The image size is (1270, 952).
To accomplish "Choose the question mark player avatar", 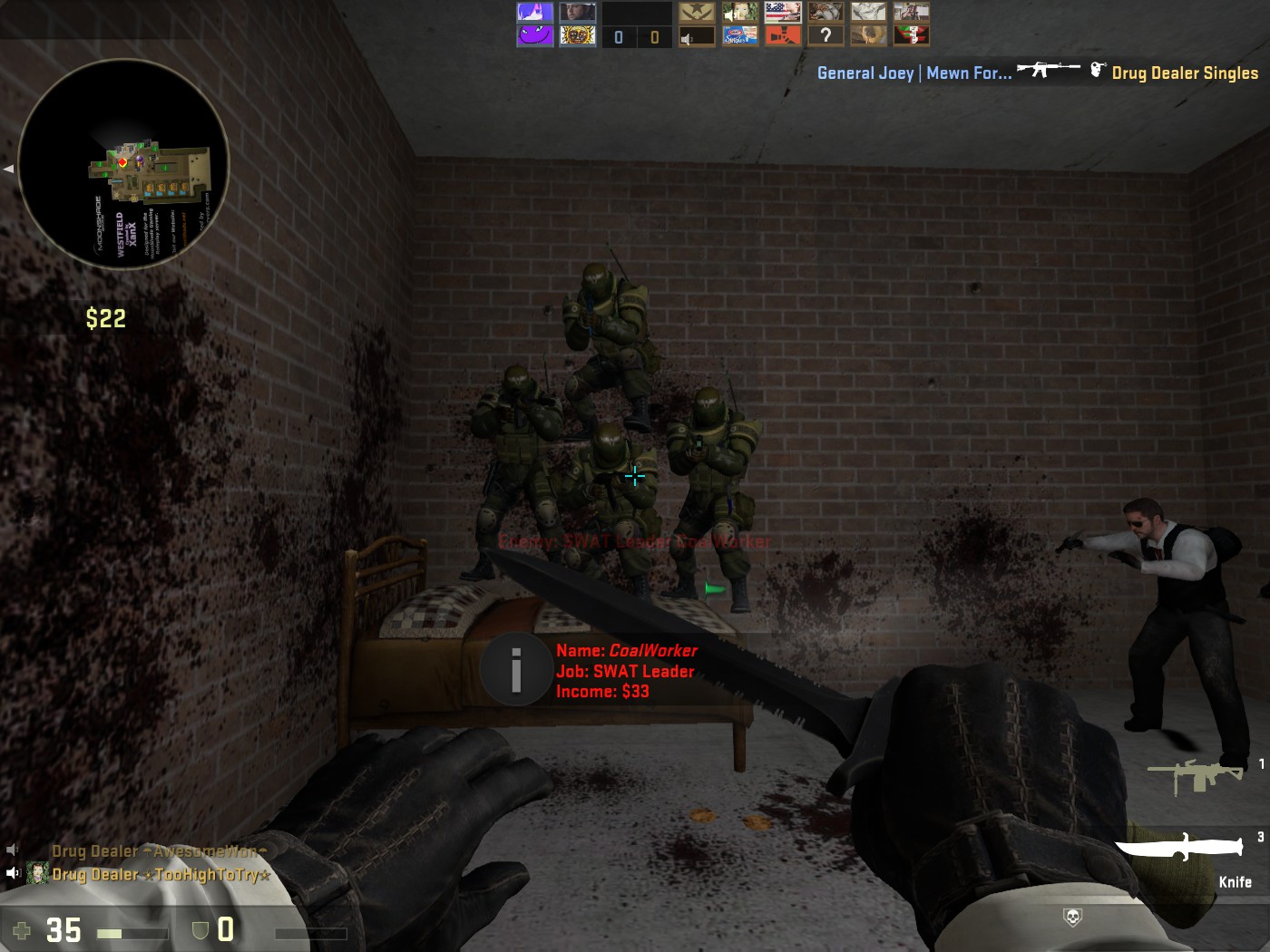I will point(825,35).
